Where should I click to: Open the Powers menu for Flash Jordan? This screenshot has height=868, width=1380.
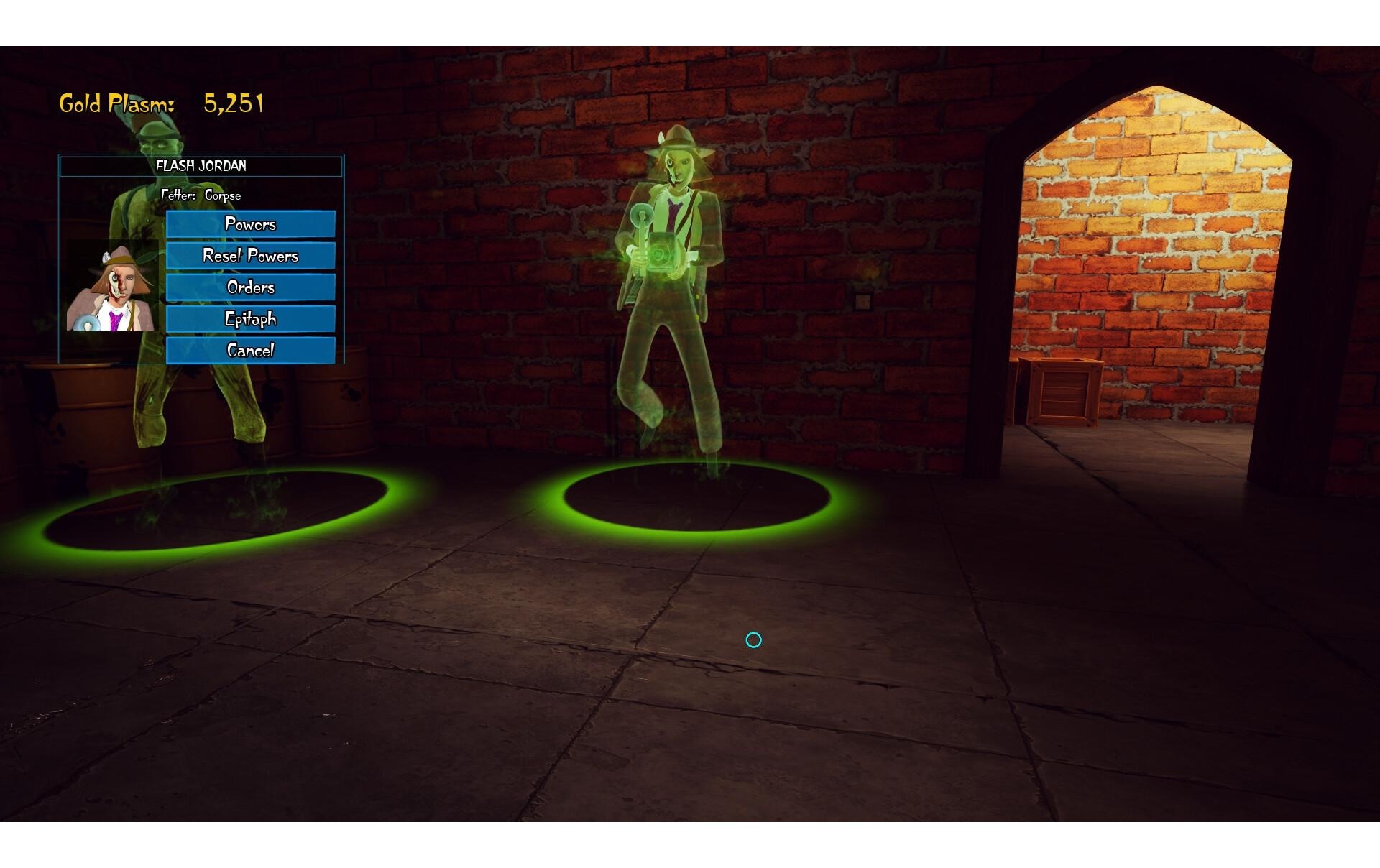click(x=250, y=224)
